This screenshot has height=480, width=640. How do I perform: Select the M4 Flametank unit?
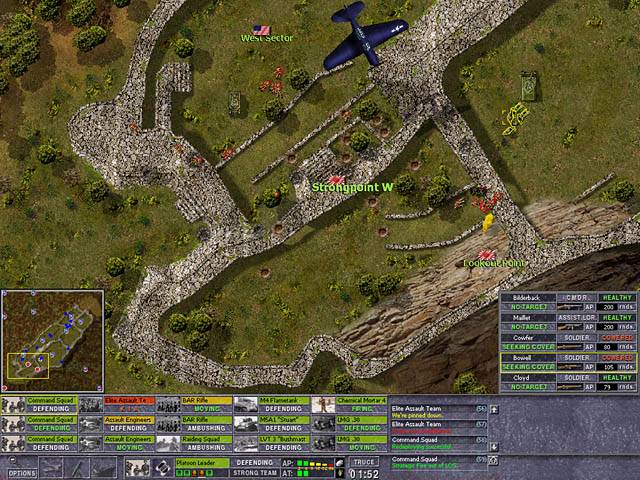[x=271, y=404]
